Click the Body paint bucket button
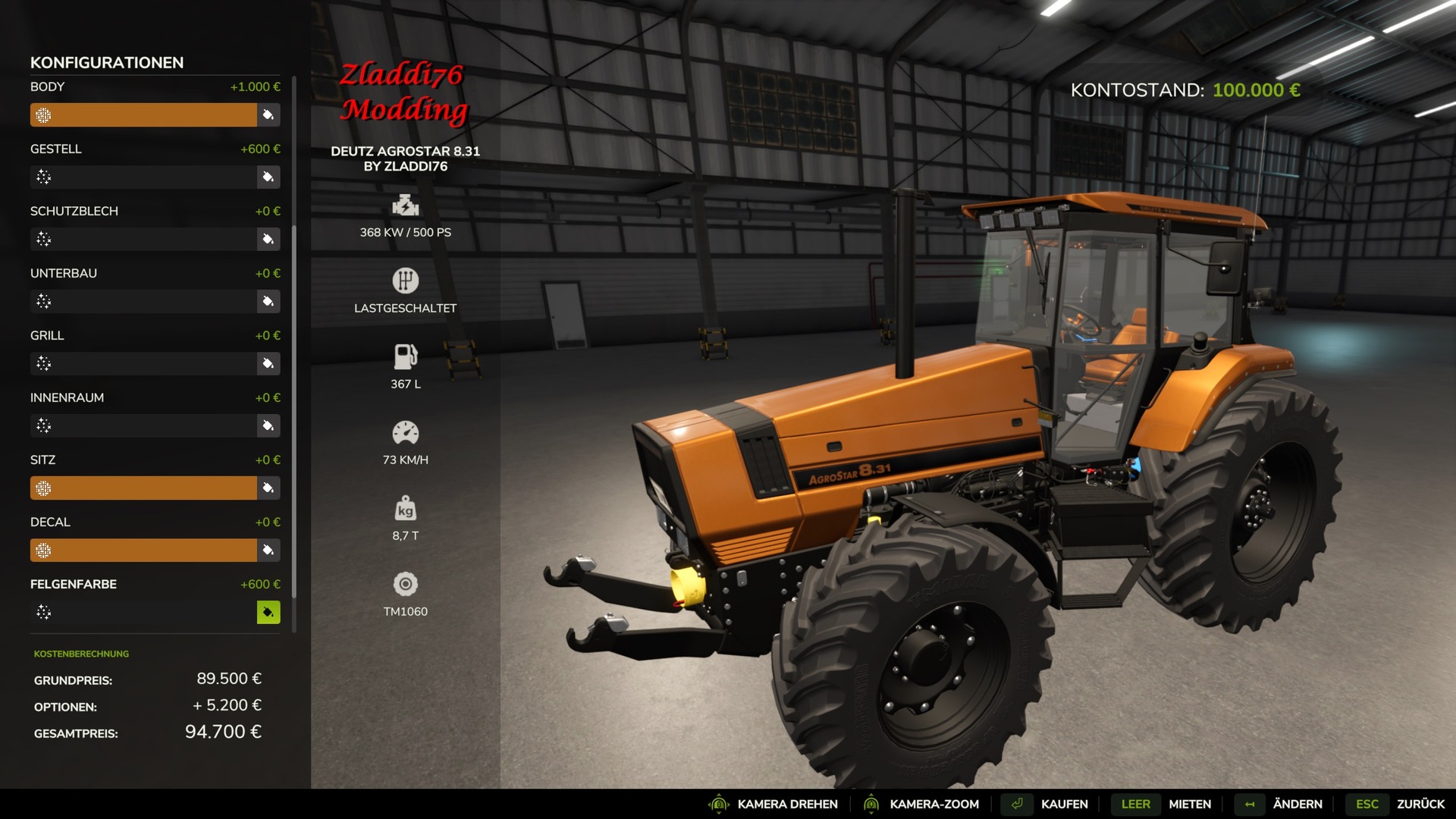Image resolution: width=1456 pixels, height=819 pixels. (x=268, y=115)
